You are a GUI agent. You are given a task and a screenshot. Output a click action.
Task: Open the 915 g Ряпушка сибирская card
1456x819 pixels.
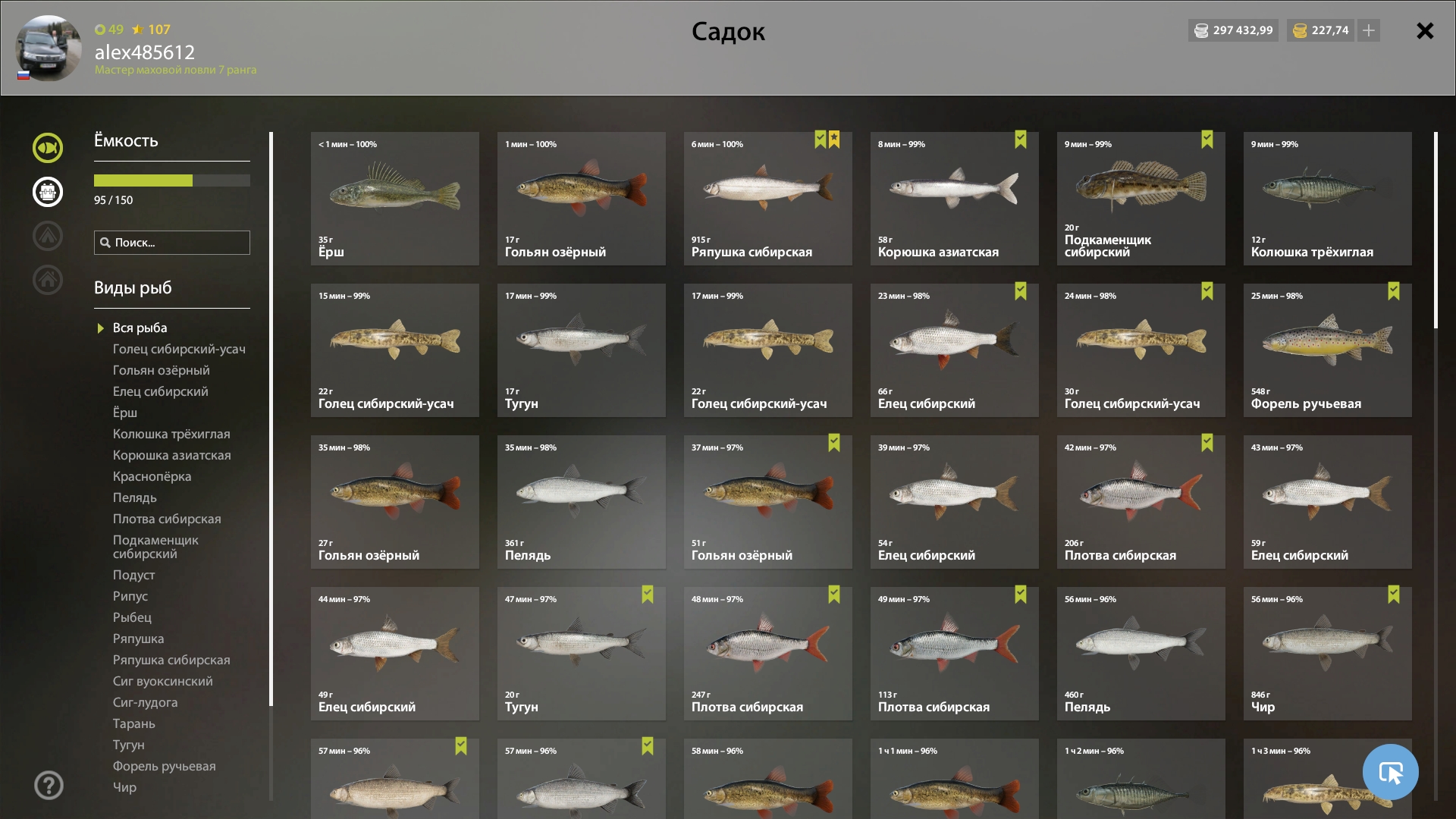tap(767, 199)
